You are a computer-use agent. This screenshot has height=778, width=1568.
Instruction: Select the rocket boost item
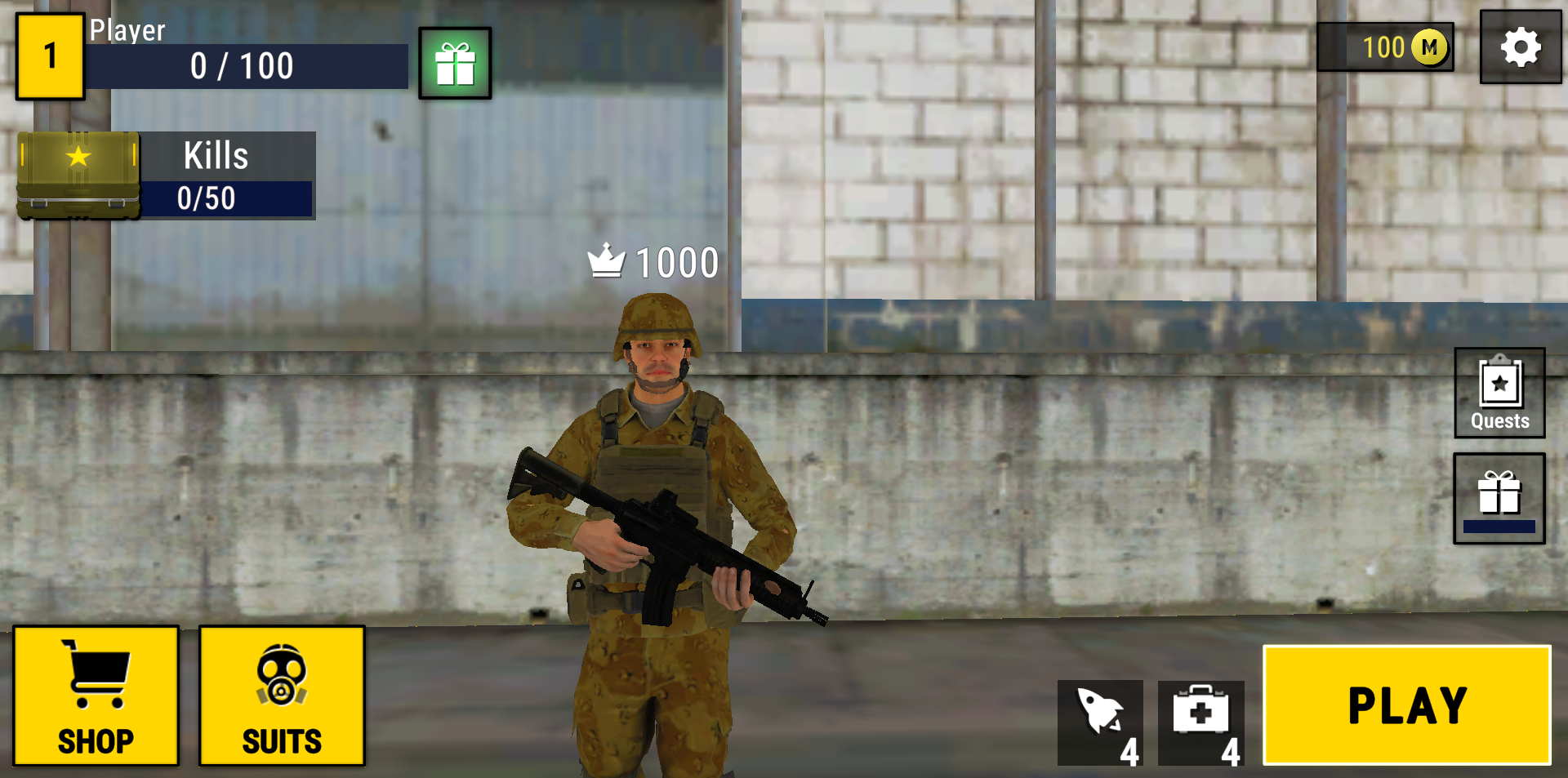(1100, 722)
